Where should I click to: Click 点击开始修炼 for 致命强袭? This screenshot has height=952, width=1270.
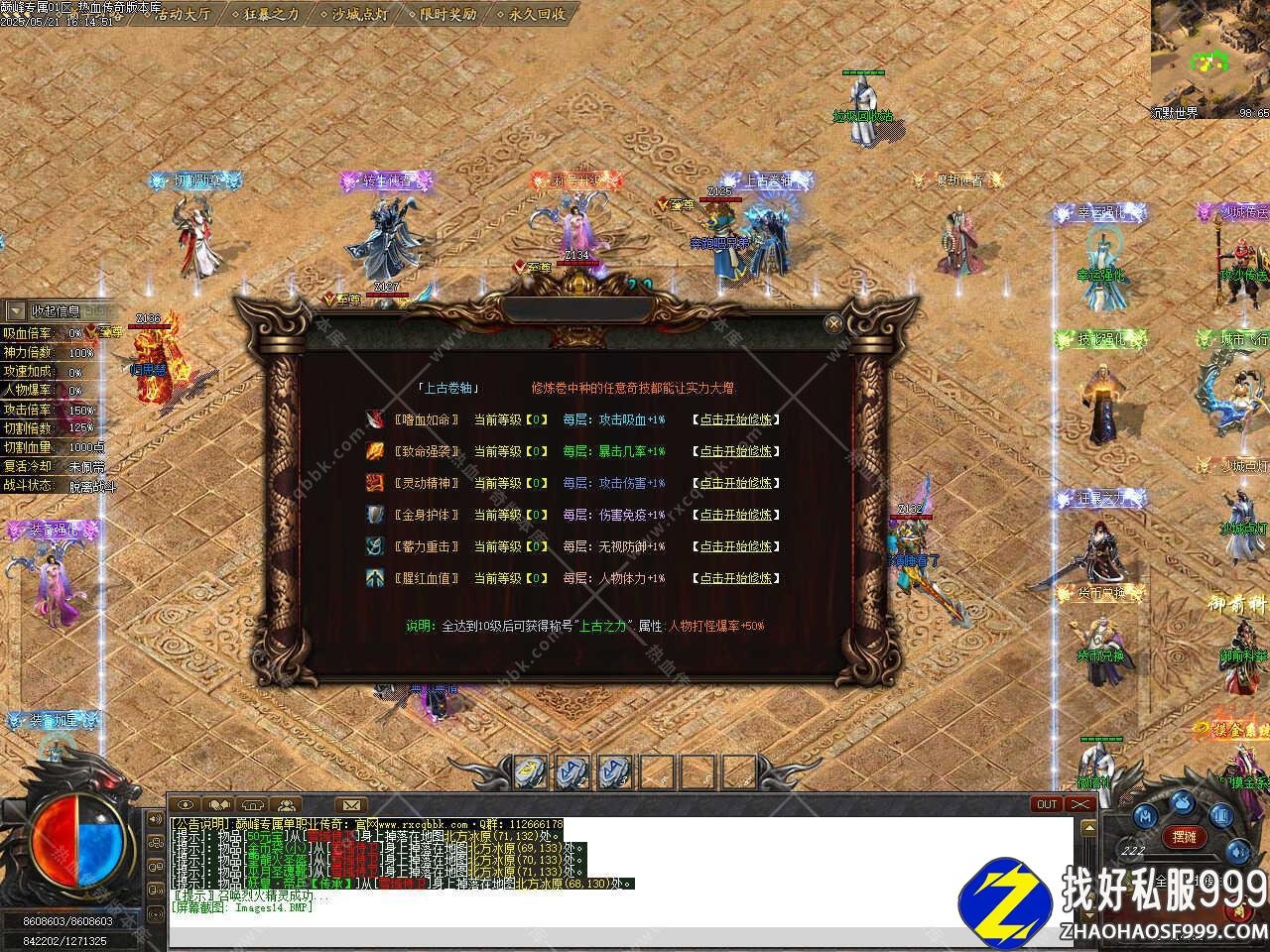(x=736, y=451)
